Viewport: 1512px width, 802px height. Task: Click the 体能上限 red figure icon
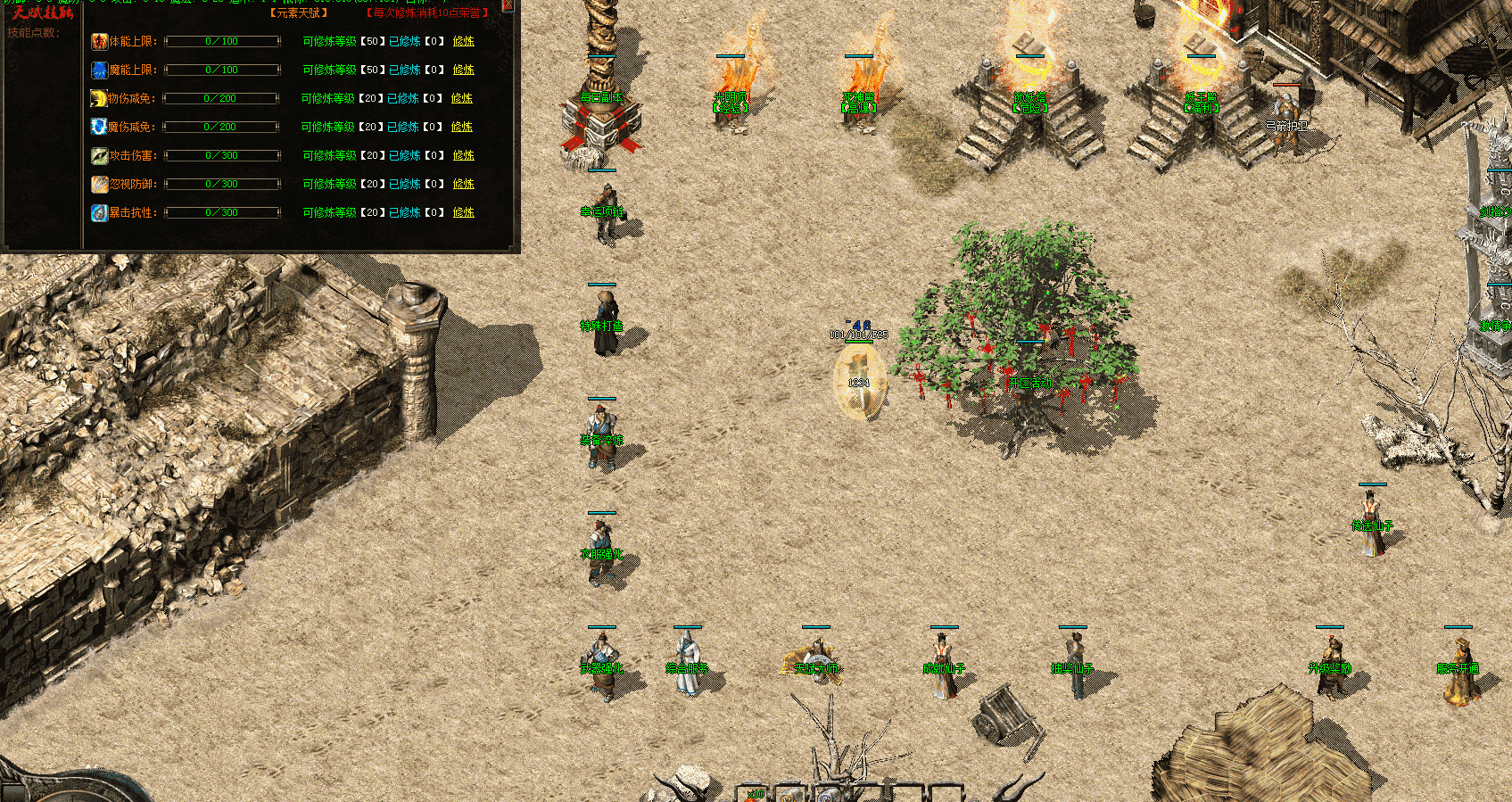[99, 41]
